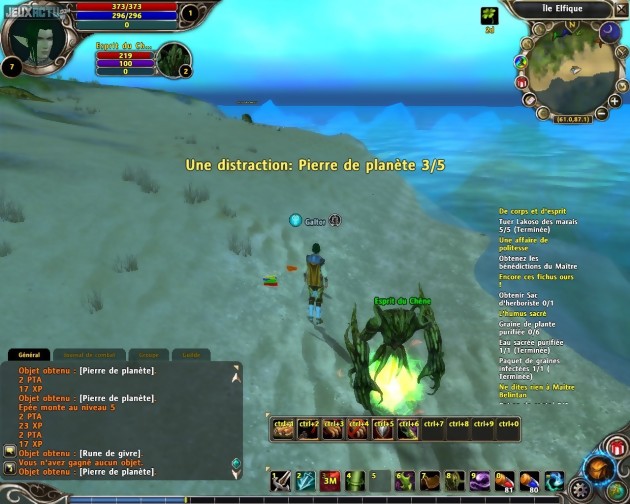The height and width of the screenshot is (504, 630).
Task: Use the sword attack skill in slot 1
Action: click(x=283, y=482)
